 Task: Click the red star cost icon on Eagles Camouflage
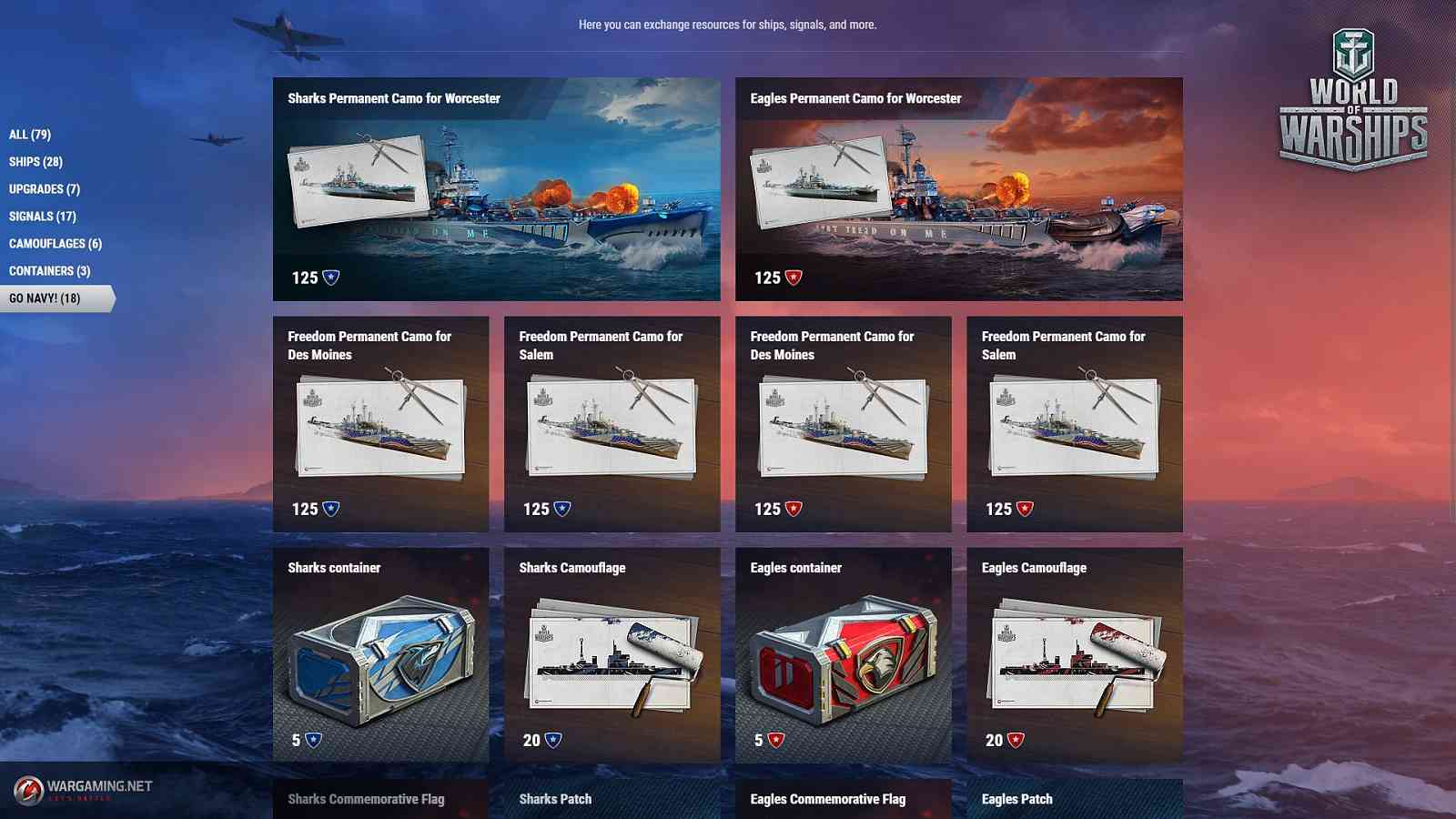pyautogui.click(x=1014, y=740)
